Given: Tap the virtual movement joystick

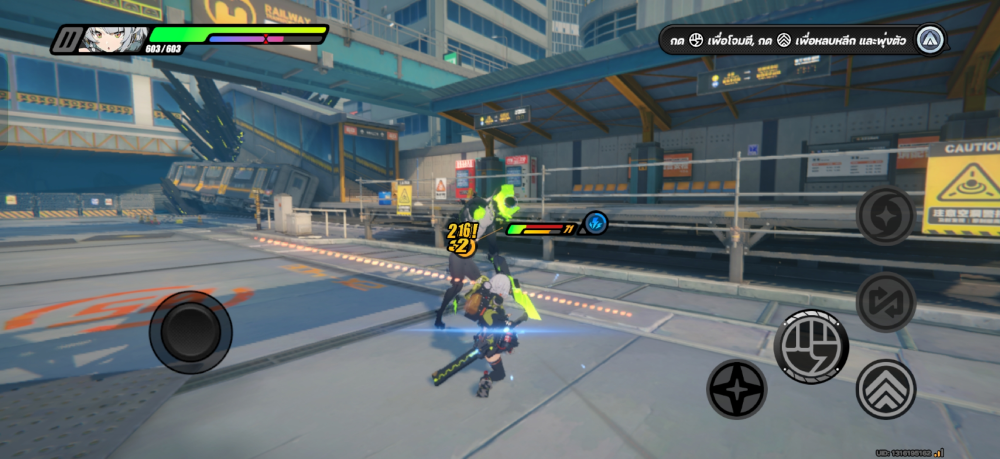Looking at the screenshot, I should [190, 331].
